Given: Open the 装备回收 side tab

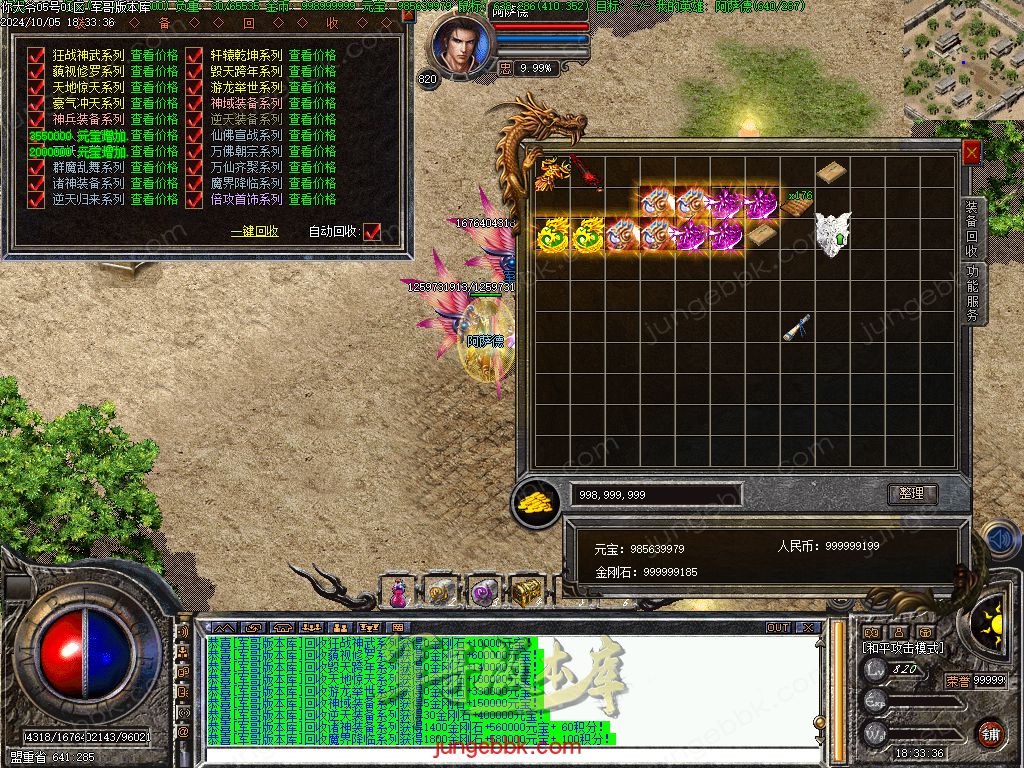Looking at the screenshot, I should [x=972, y=228].
